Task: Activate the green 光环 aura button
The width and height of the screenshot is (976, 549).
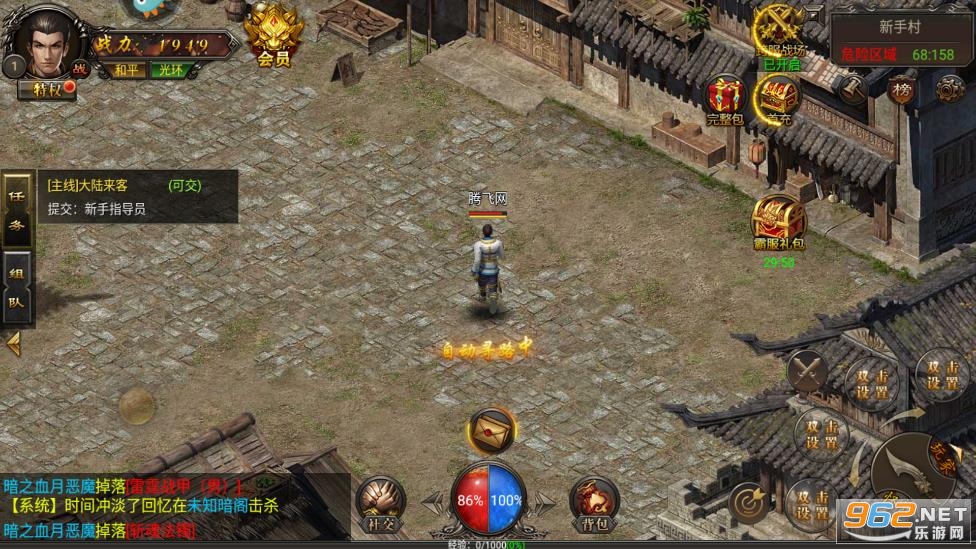Action: point(166,70)
